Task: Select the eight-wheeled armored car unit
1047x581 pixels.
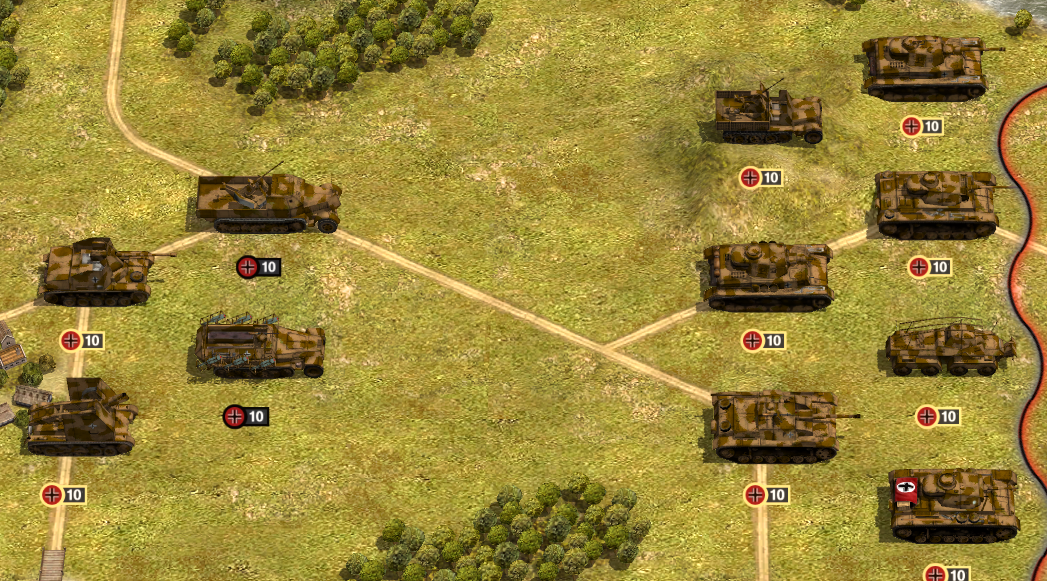Action: (x=949, y=350)
